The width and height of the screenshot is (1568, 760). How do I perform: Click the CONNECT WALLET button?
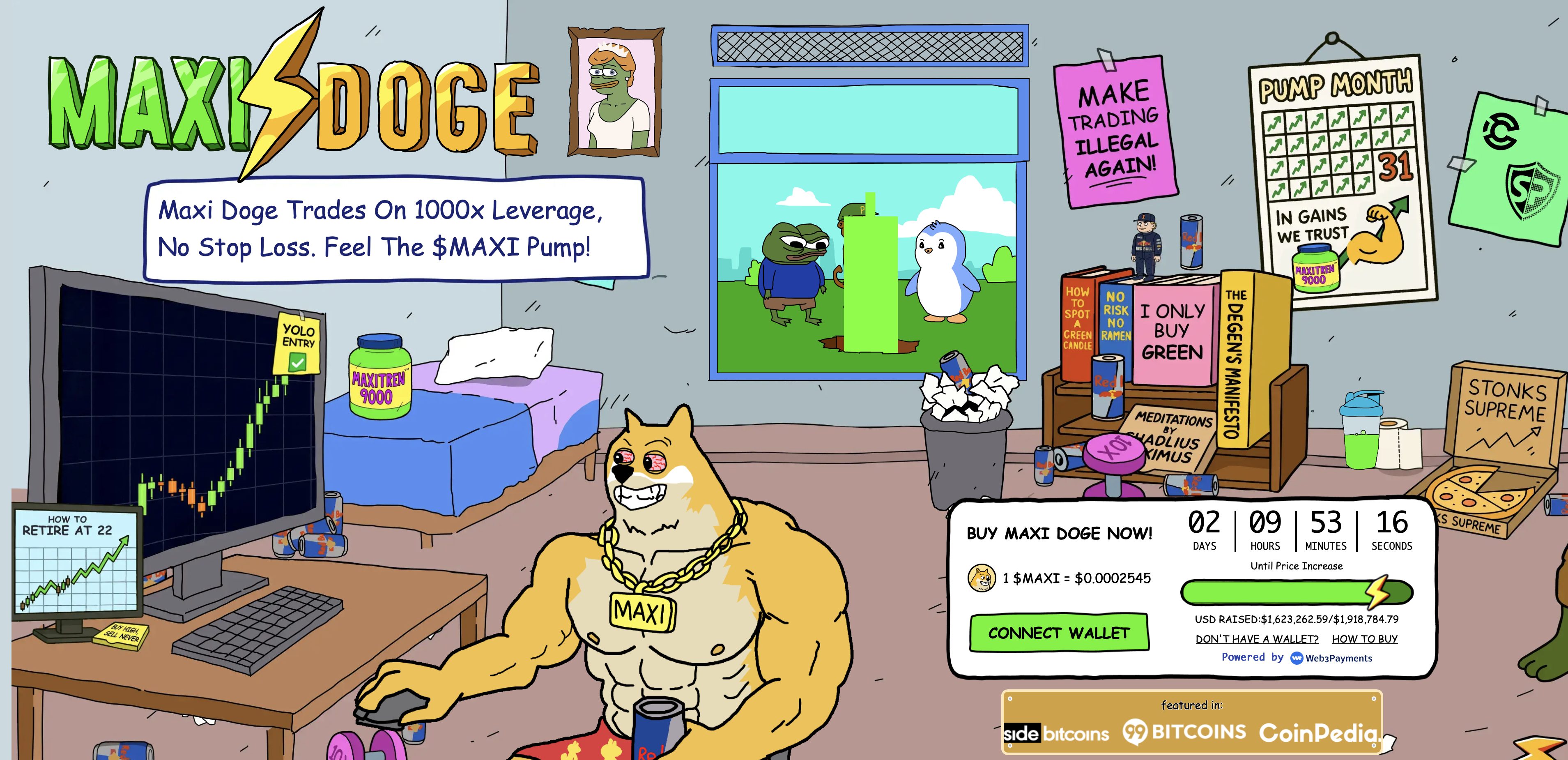(1059, 632)
